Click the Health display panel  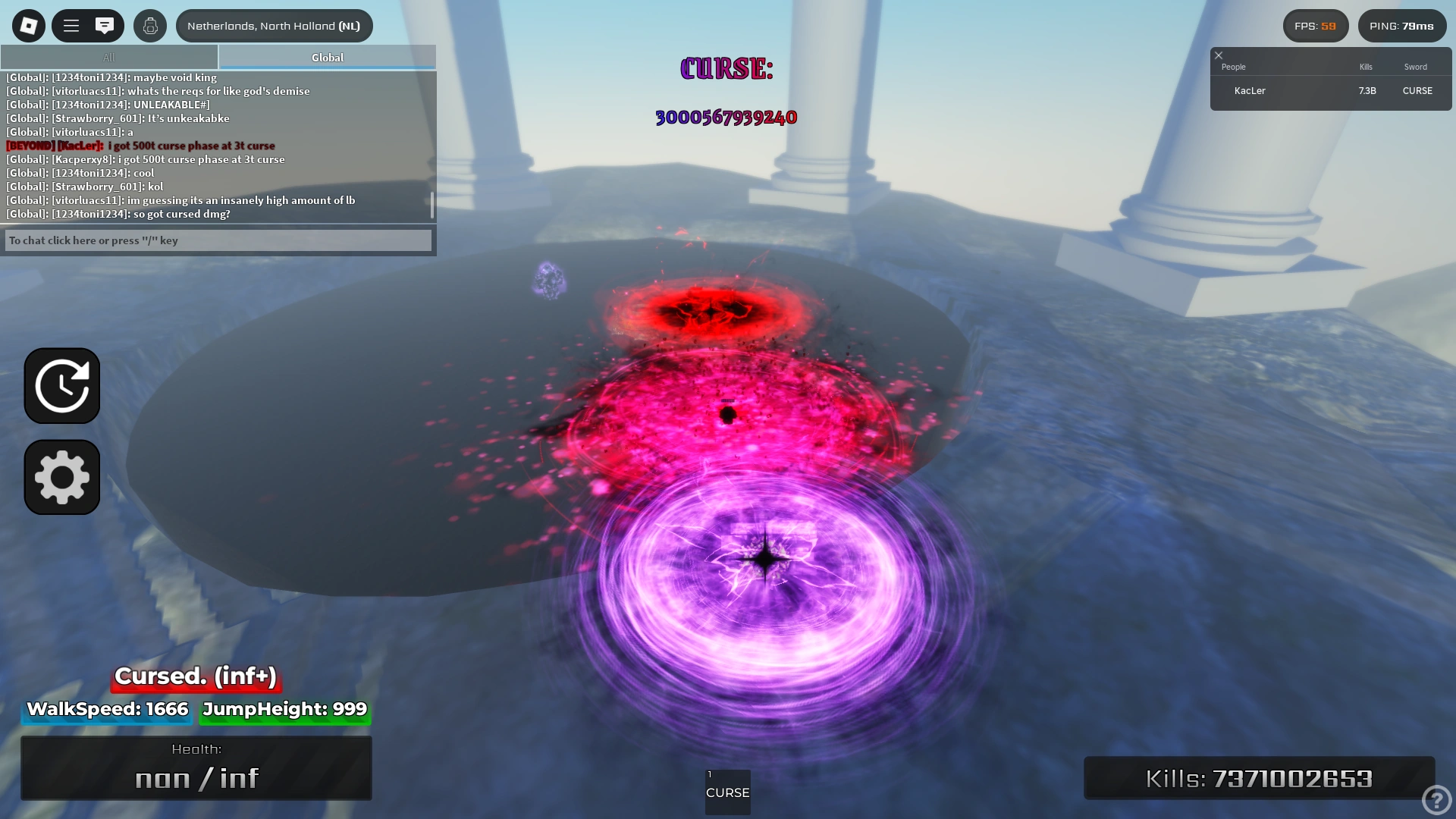pos(196,767)
